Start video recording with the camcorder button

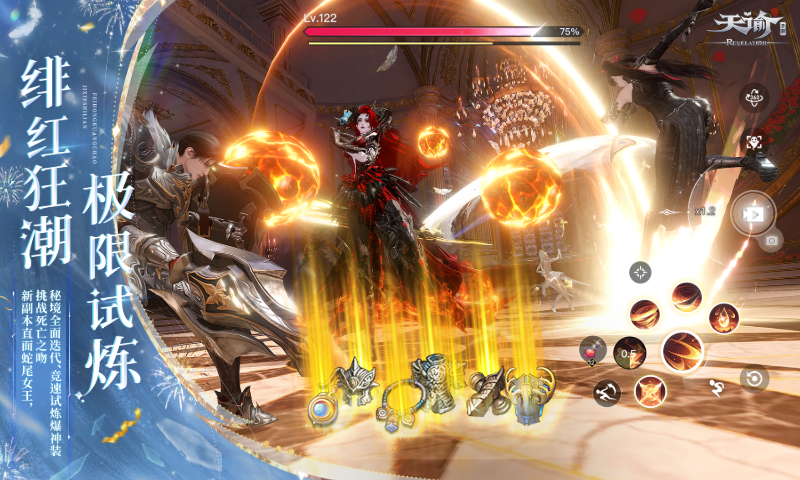pyautogui.click(x=752, y=213)
